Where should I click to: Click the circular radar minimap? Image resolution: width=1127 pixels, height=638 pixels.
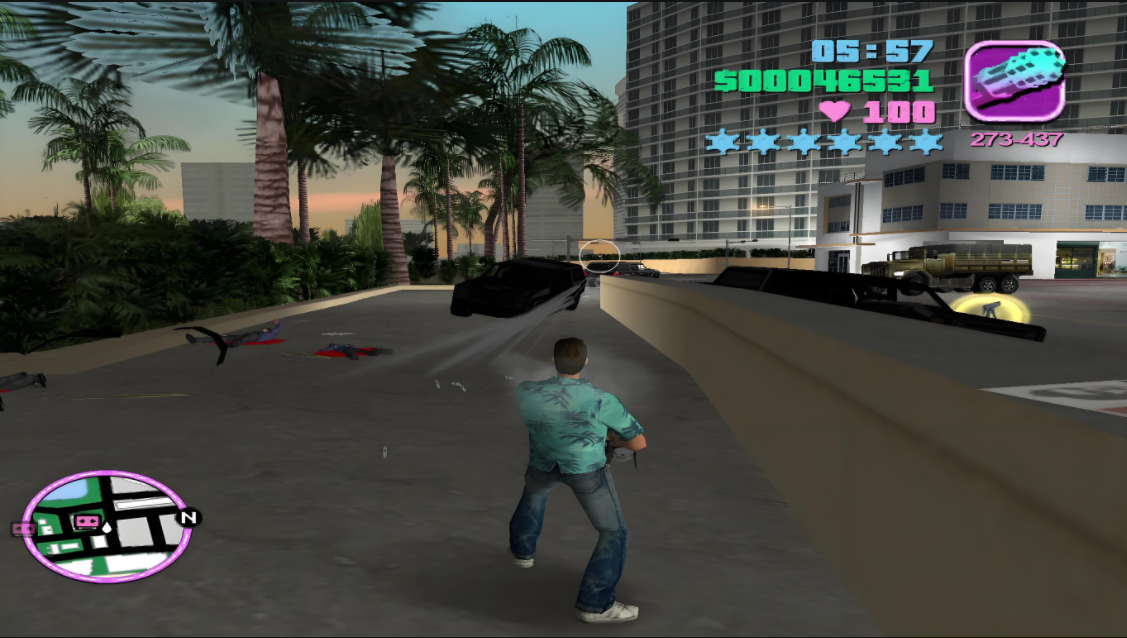click(107, 526)
